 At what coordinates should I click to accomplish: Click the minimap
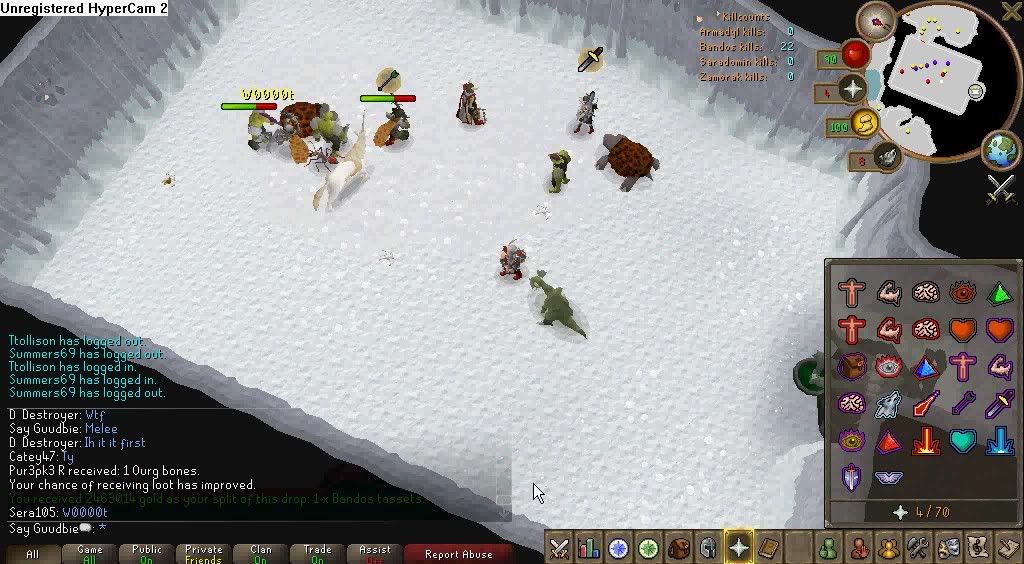(935, 77)
